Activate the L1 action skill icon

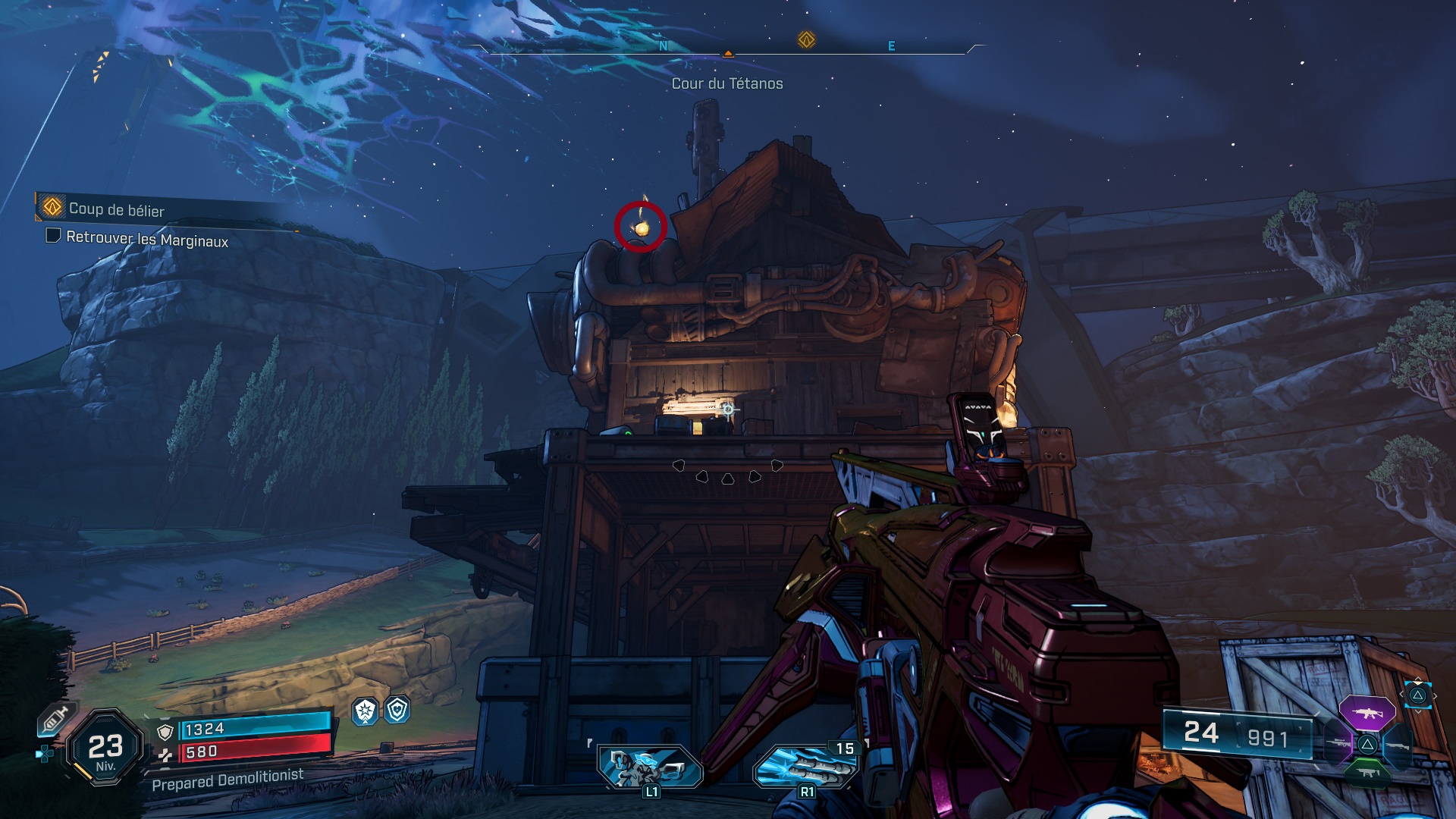point(650,766)
